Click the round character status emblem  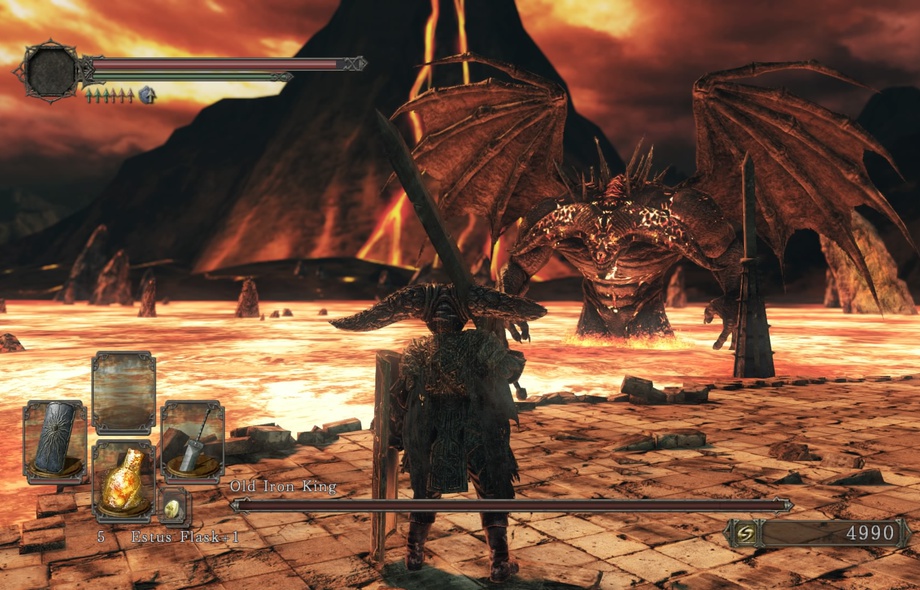click(51, 71)
